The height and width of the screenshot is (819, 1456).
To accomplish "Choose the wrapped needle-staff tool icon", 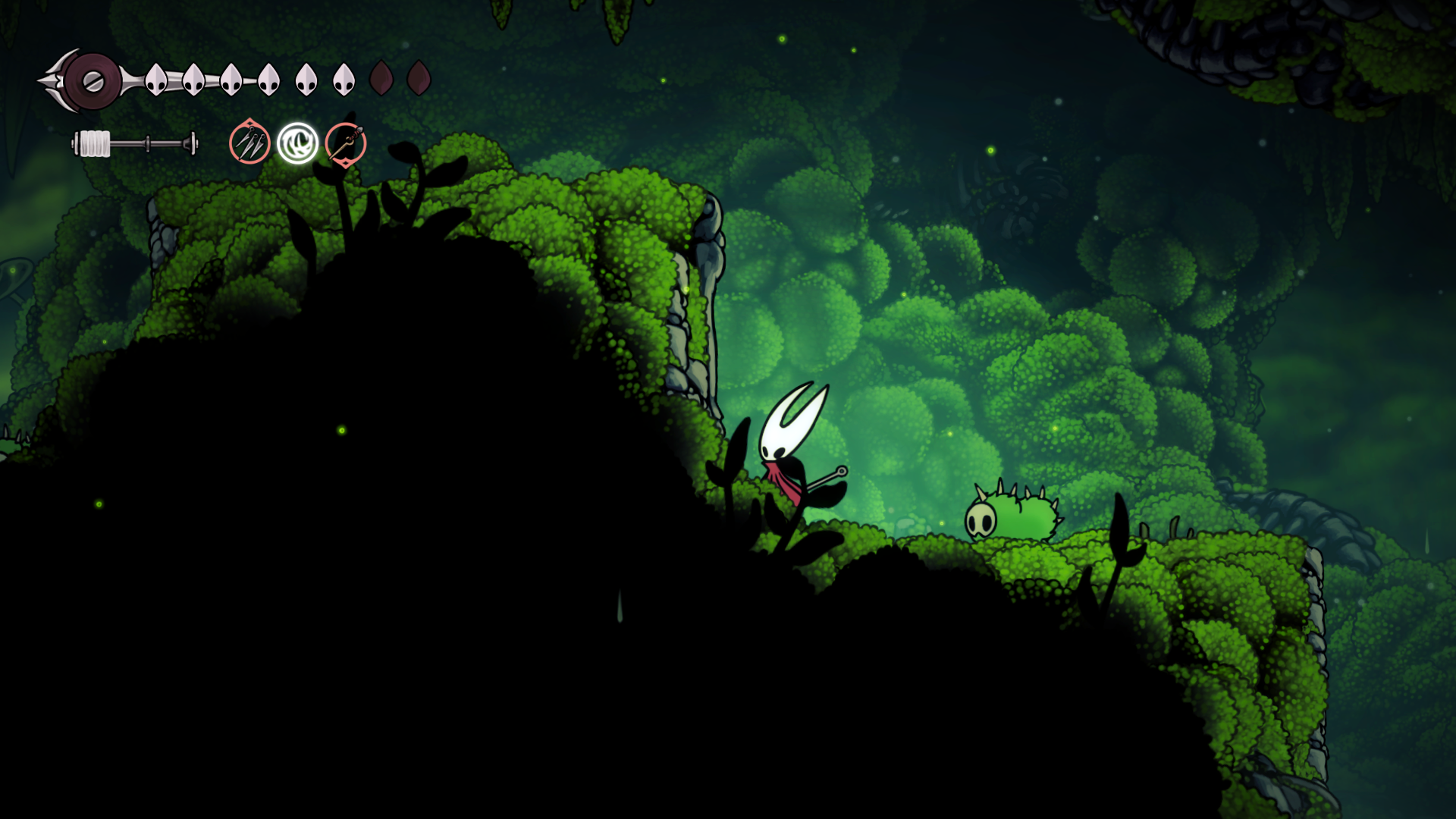I will [x=346, y=143].
